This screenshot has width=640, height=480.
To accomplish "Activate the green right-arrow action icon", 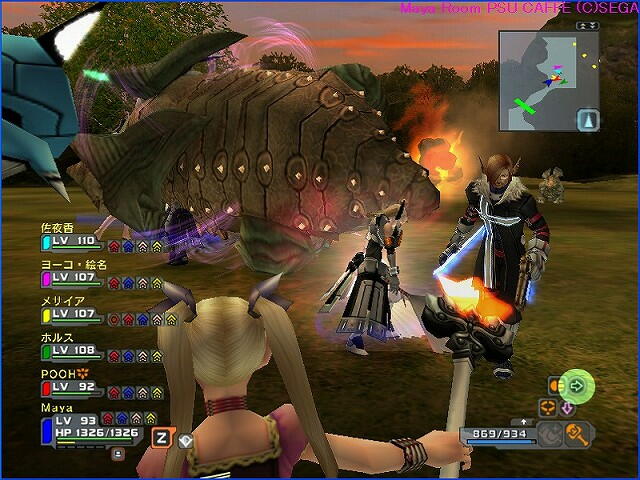I will click(577, 384).
